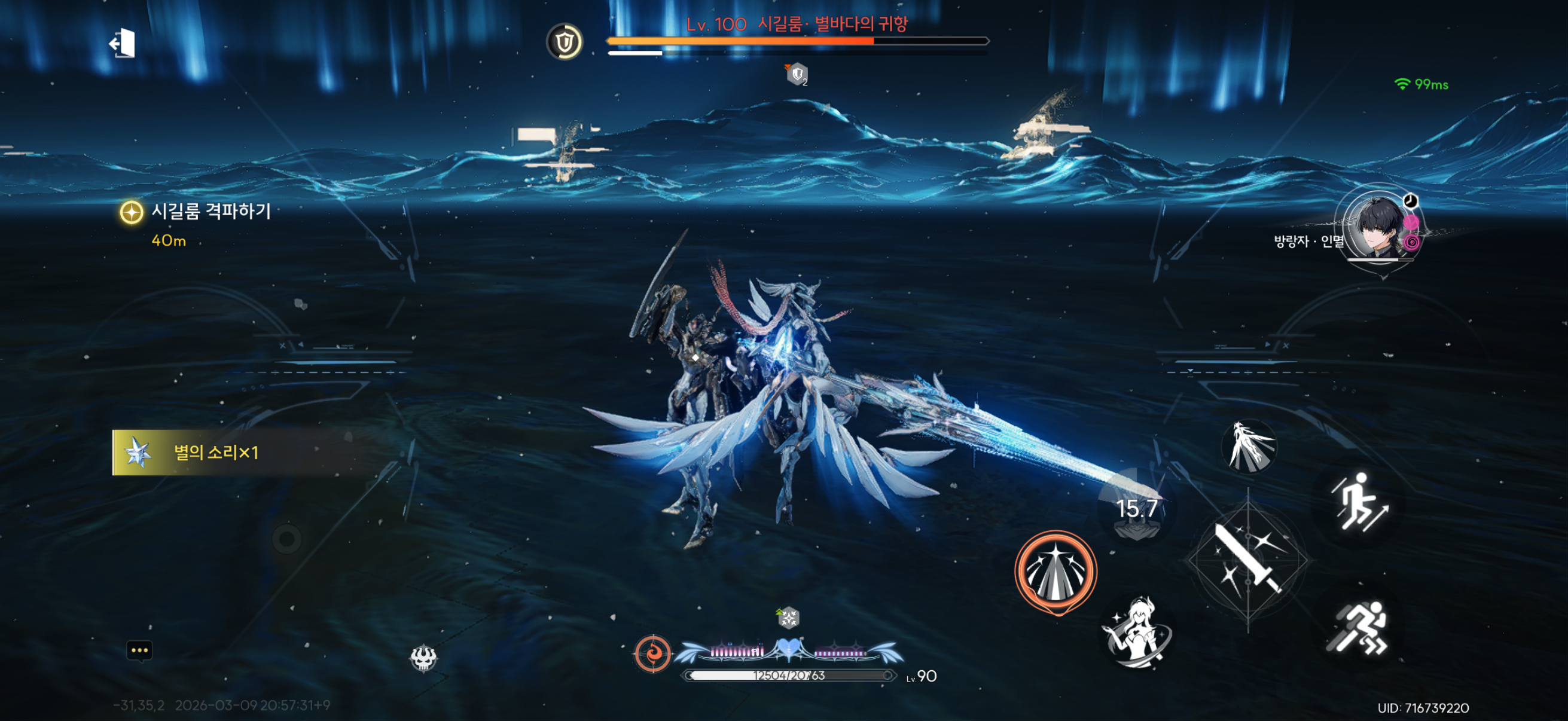Tap the orange swirl gauge icon

click(652, 653)
